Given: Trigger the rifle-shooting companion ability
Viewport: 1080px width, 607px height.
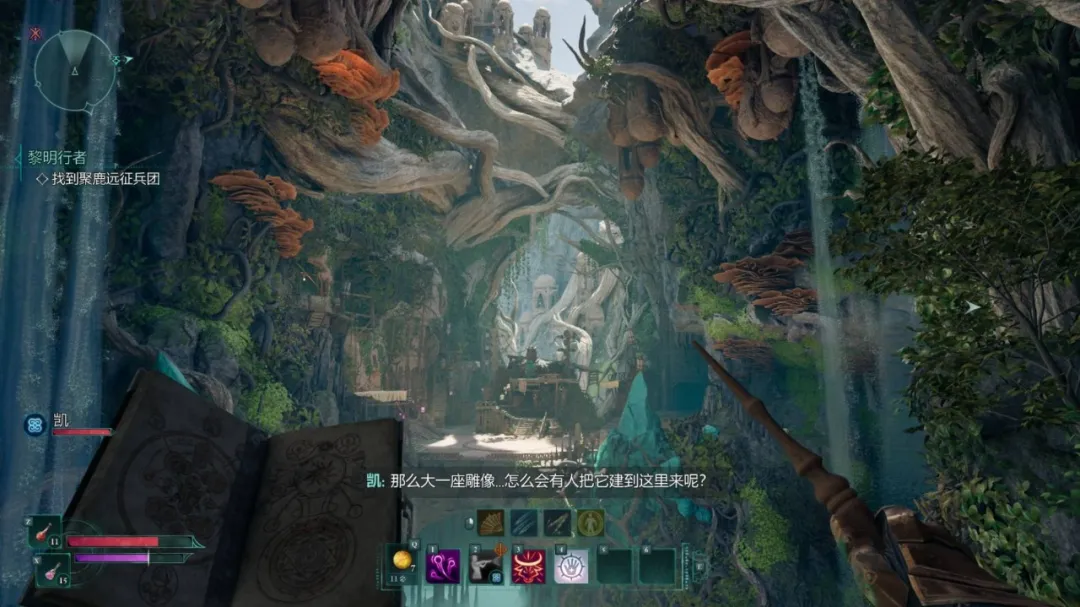Looking at the screenshot, I should tap(486, 566).
